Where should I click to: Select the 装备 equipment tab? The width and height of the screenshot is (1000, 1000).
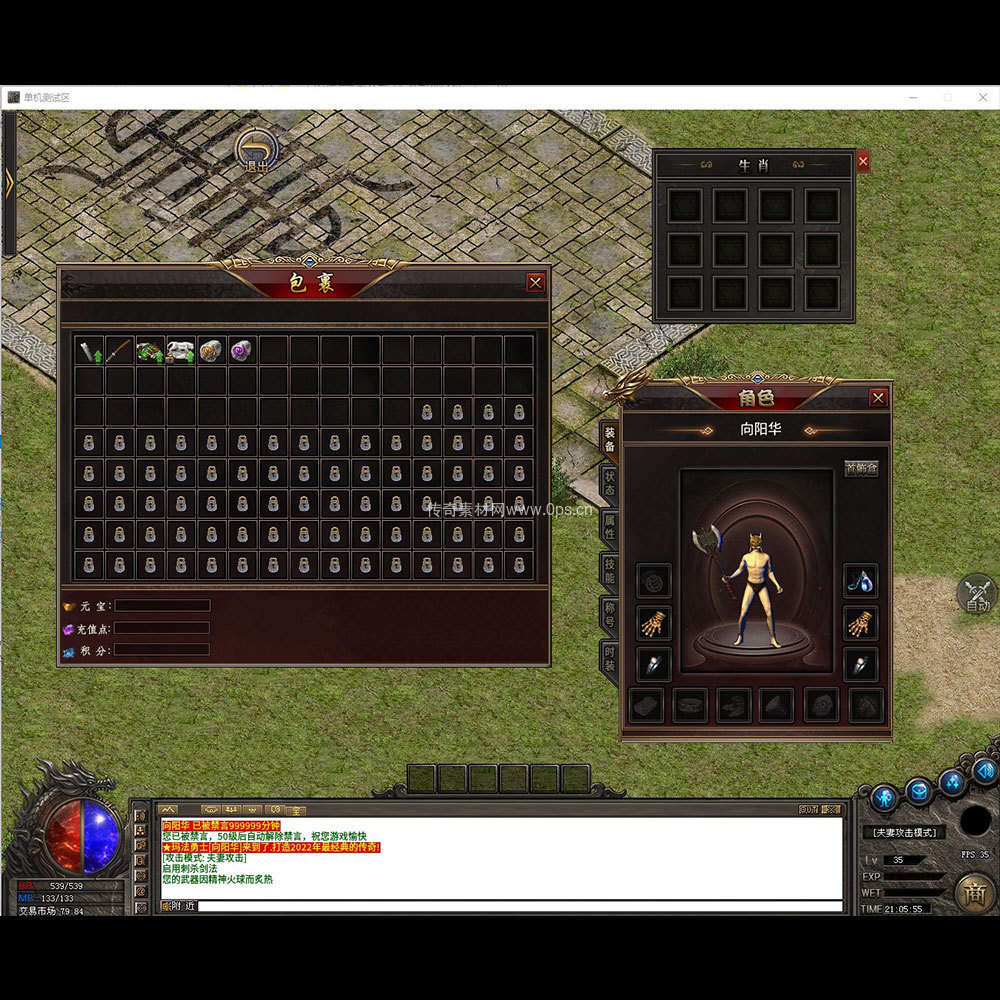tap(608, 440)
